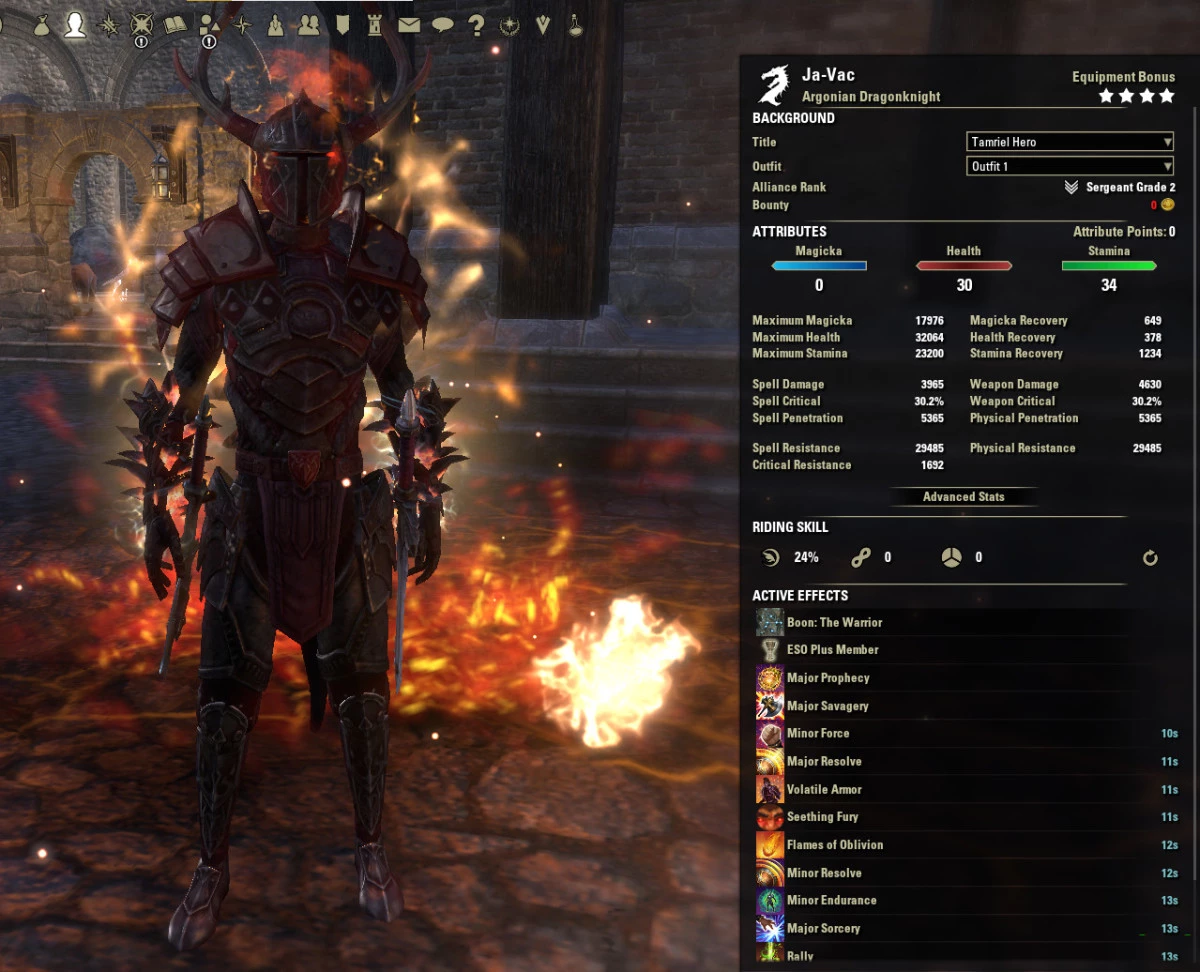Open the guild shield banner icon
The image size is (1200, 972).
click(342, 25)
